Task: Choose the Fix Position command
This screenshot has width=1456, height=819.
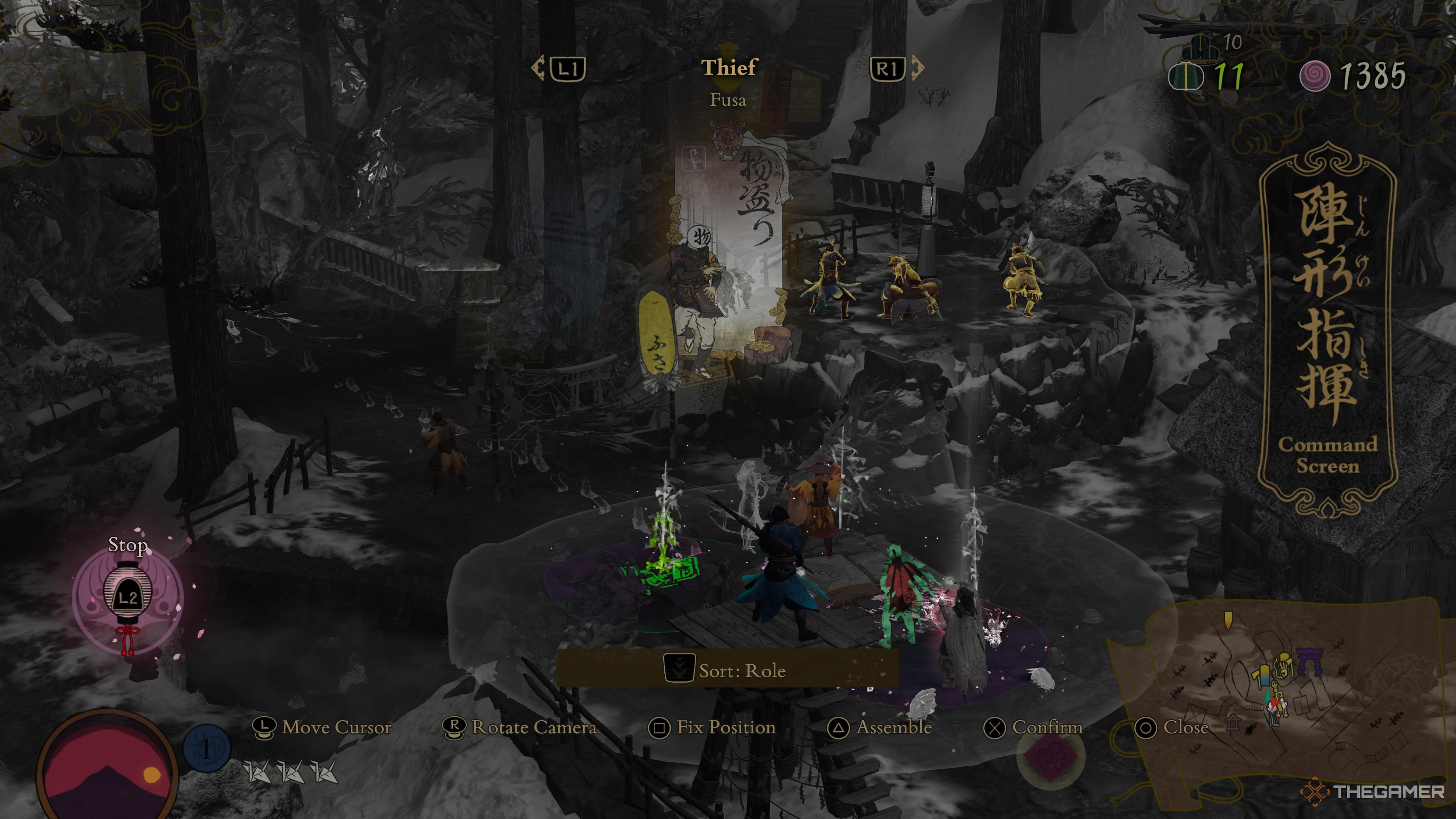Action: point(712,728)
